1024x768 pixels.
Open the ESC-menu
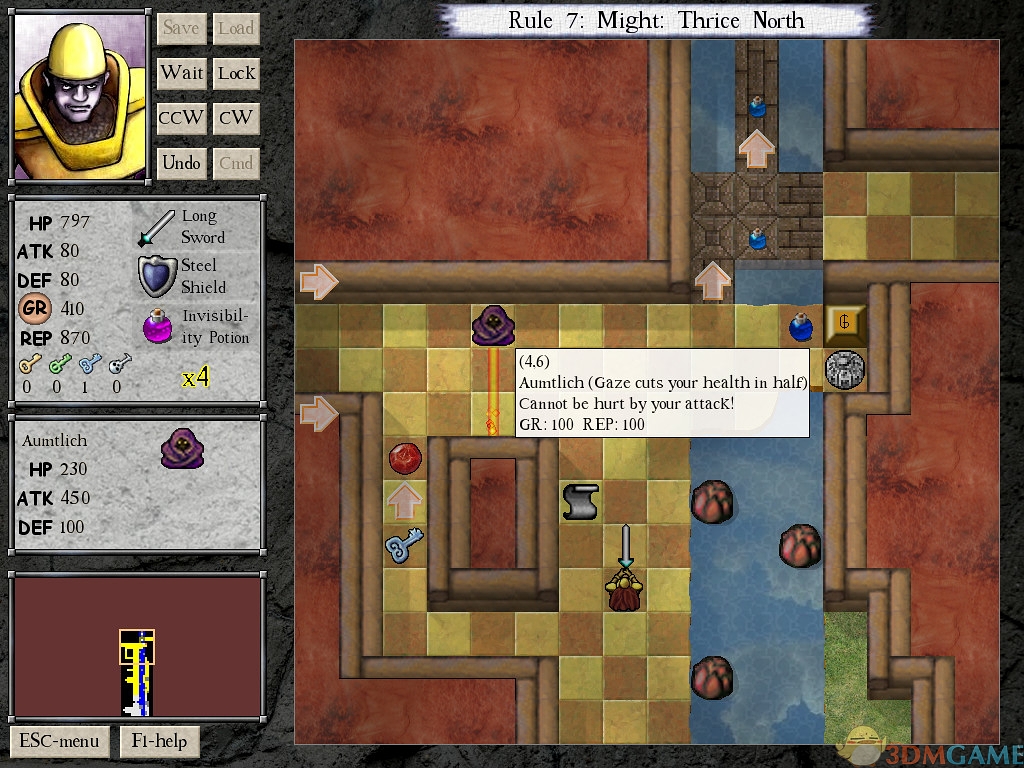pos(59,741)
